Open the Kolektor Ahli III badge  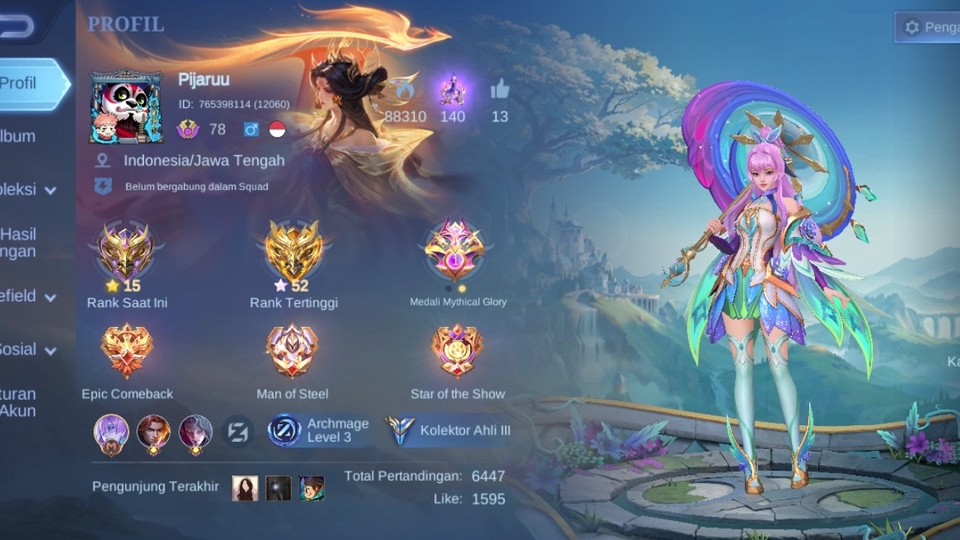pos(449,430)
